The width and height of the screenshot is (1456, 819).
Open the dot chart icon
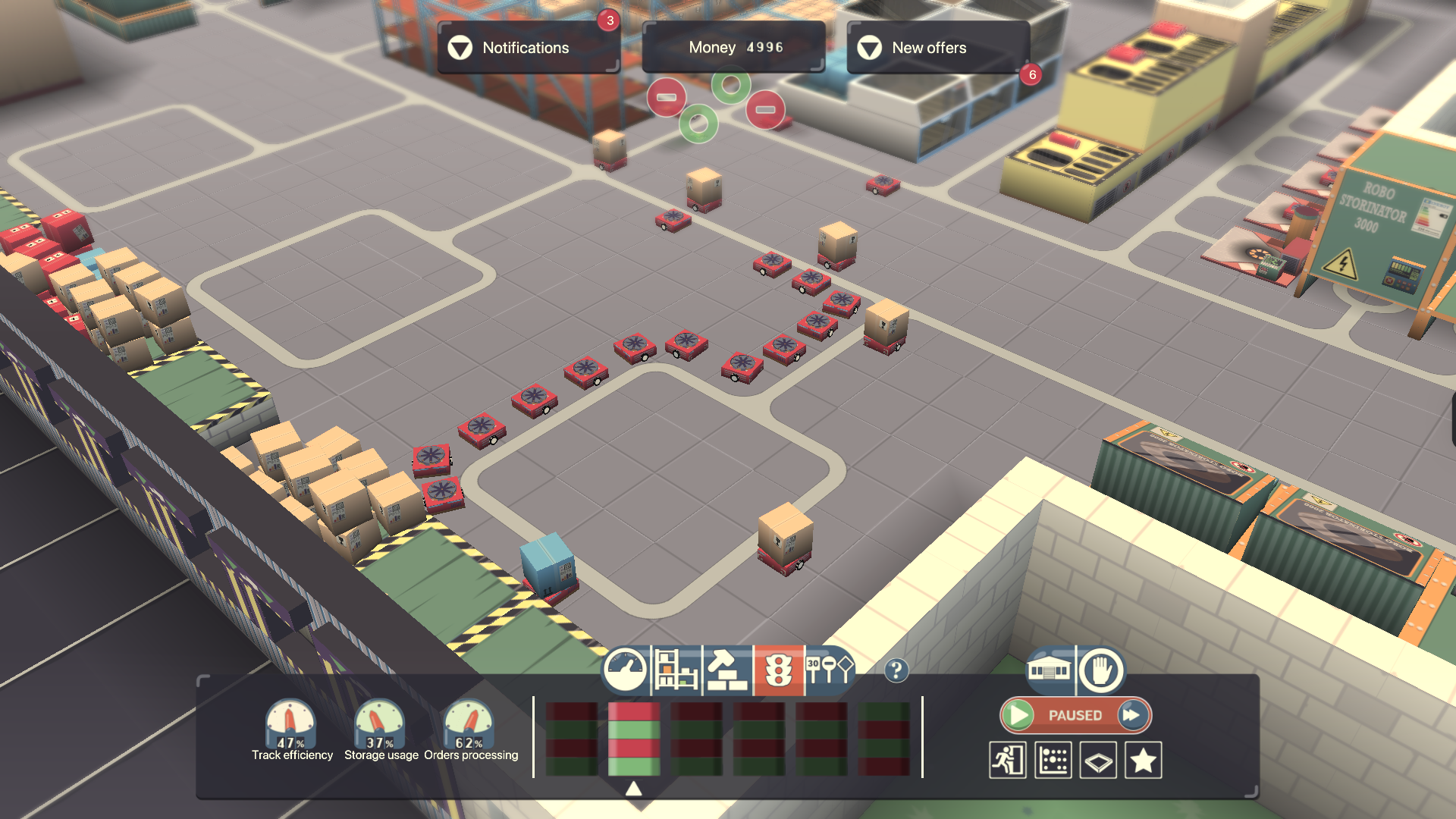(1053, 760)
